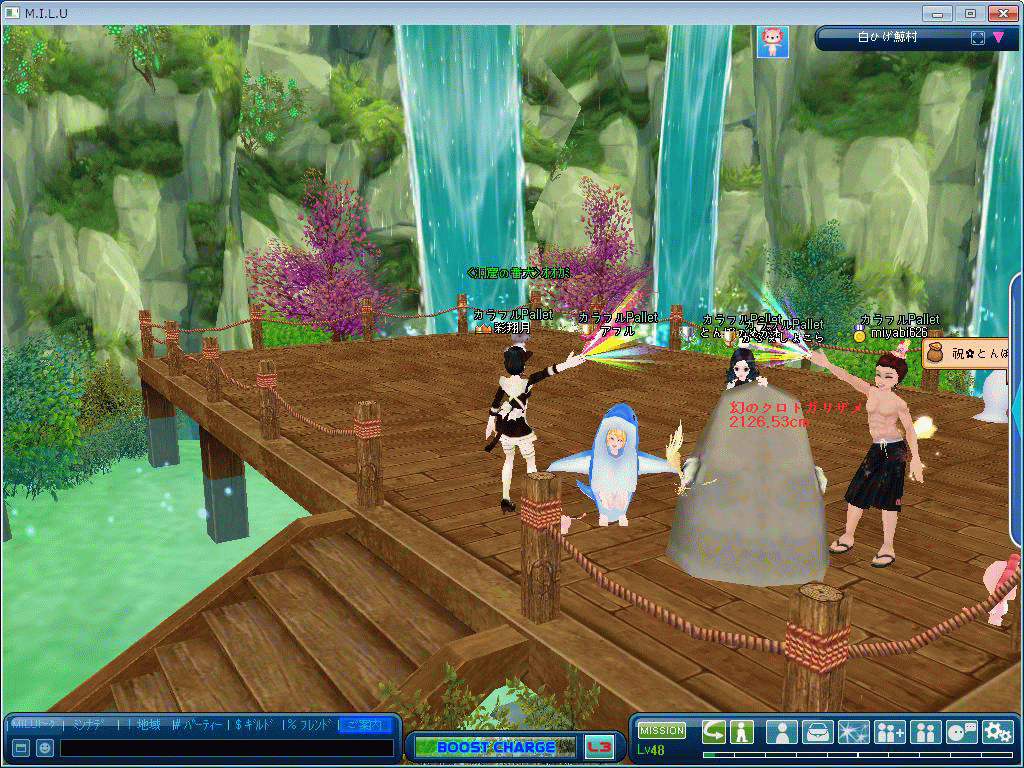Click the add friend icon
Image resolution: width=1024 pixels, height=768 pixels.
(890, 732)
